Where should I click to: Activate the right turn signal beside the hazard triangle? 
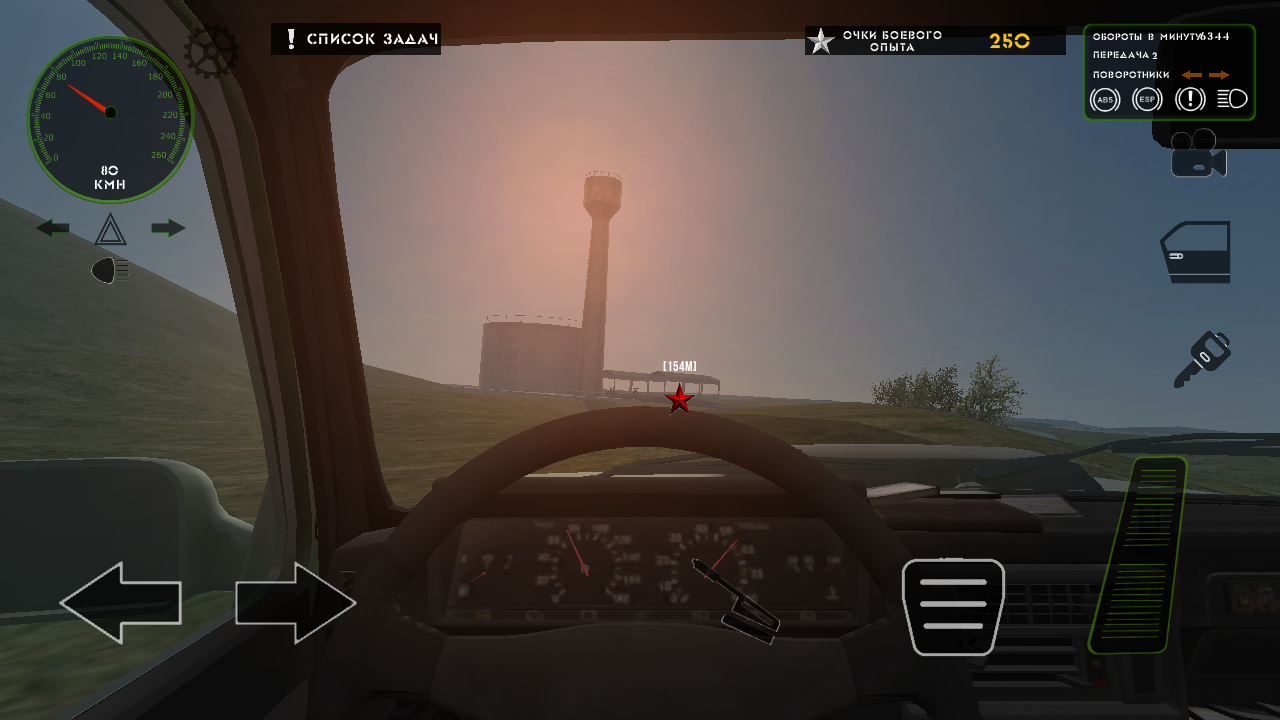pyautogui.click(x=168, y=228)
